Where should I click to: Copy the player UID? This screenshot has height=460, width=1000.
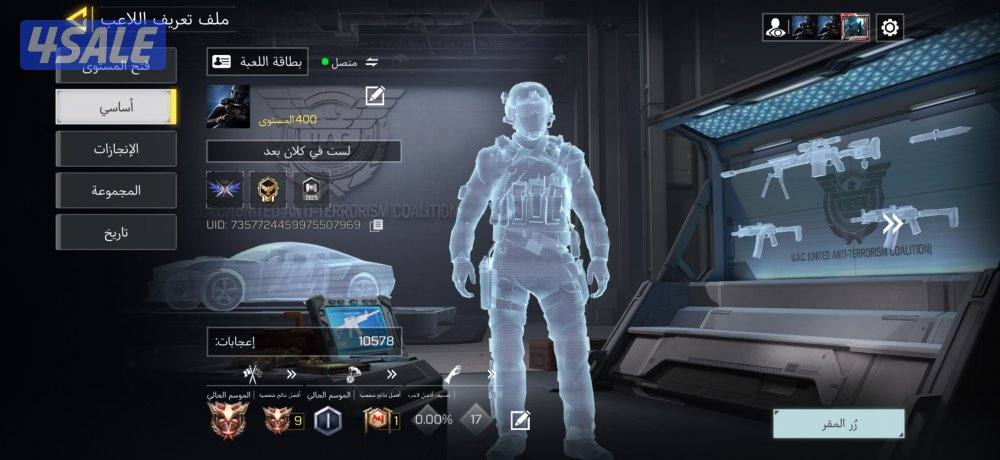(377, 226)
